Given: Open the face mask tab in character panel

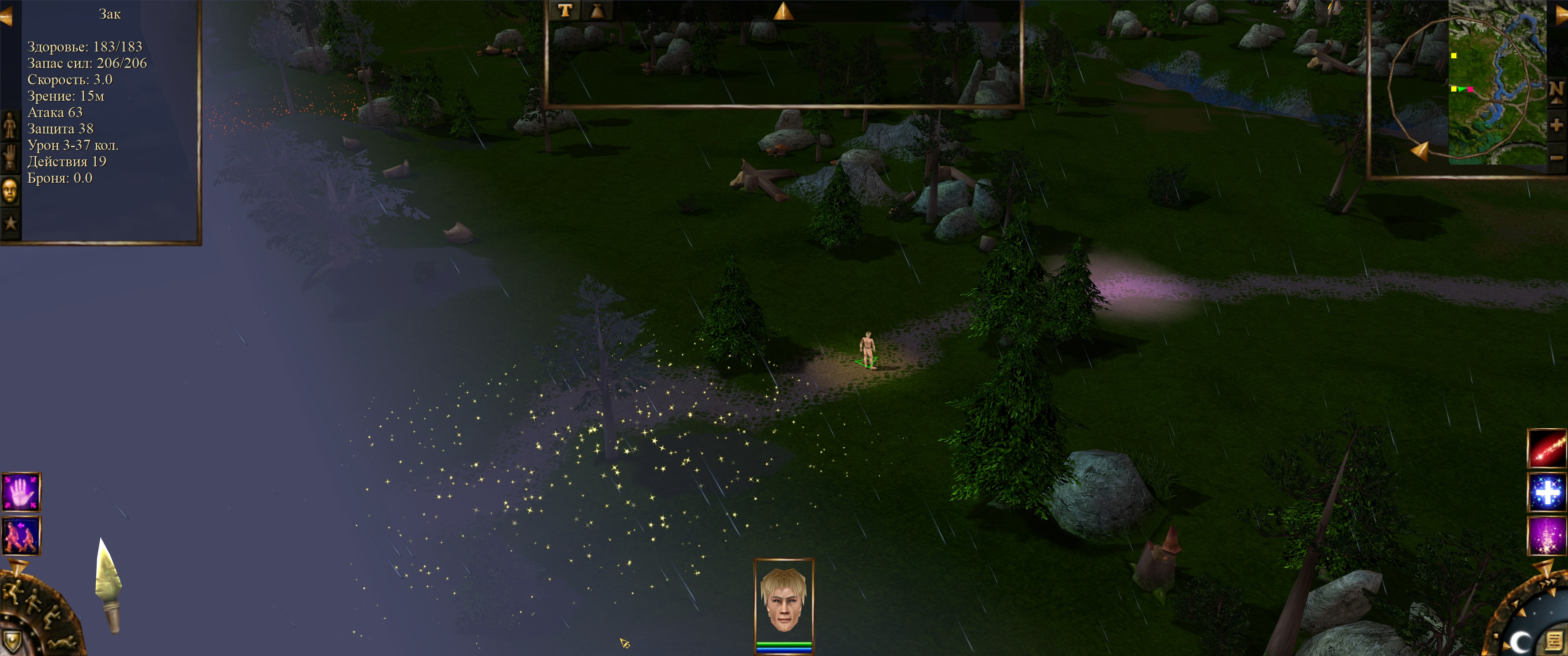Looking at the screenshot, I should [10, 191].
